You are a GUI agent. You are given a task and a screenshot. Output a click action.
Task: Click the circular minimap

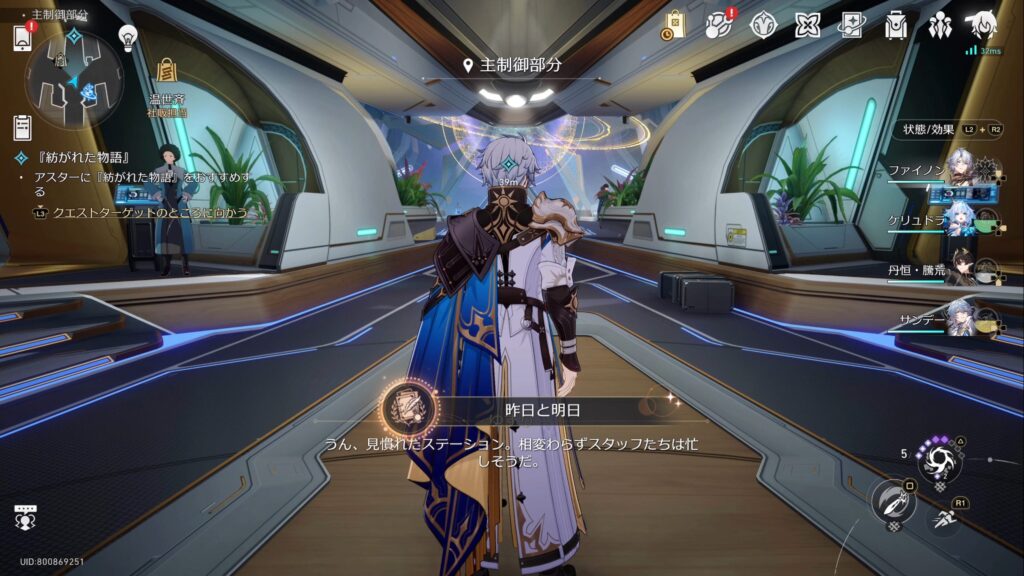click(x=74, y=77)
